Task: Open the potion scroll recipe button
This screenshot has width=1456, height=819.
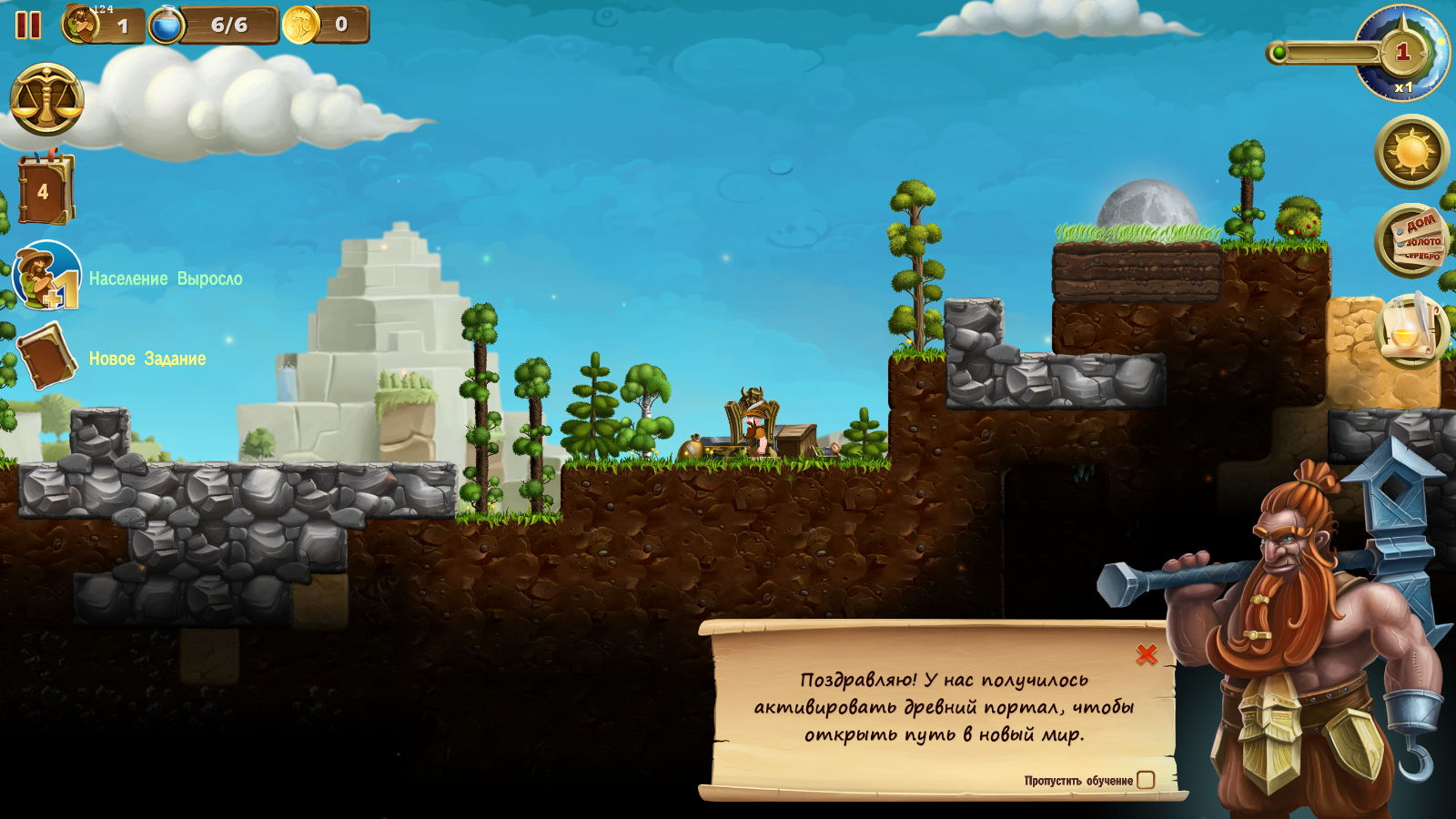Action: (1411, 330)
